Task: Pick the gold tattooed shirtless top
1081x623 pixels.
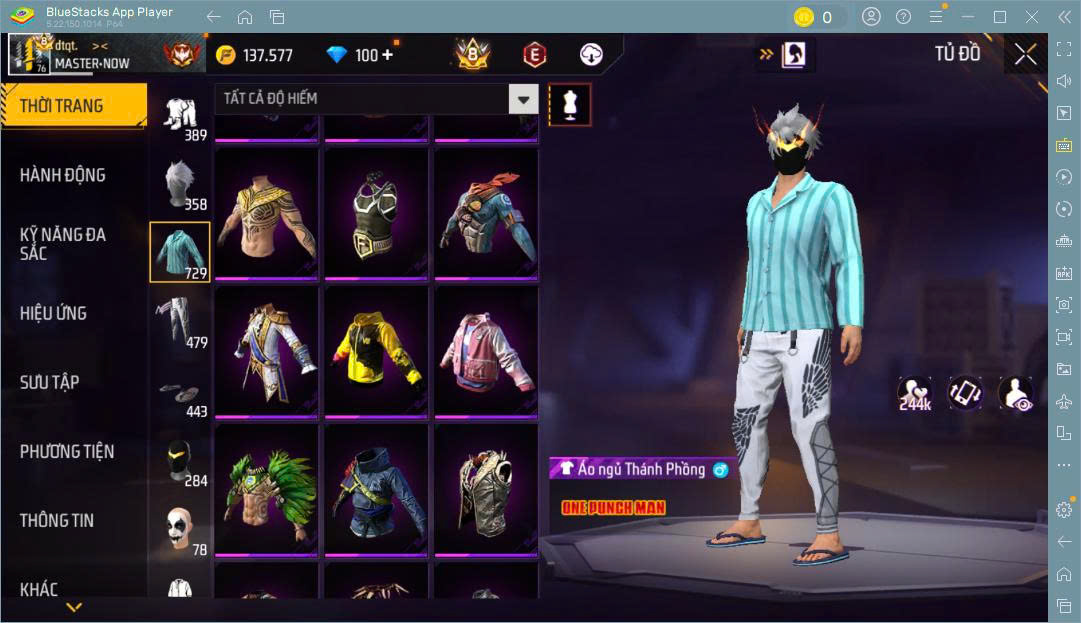Action: [x=266, y=213]
